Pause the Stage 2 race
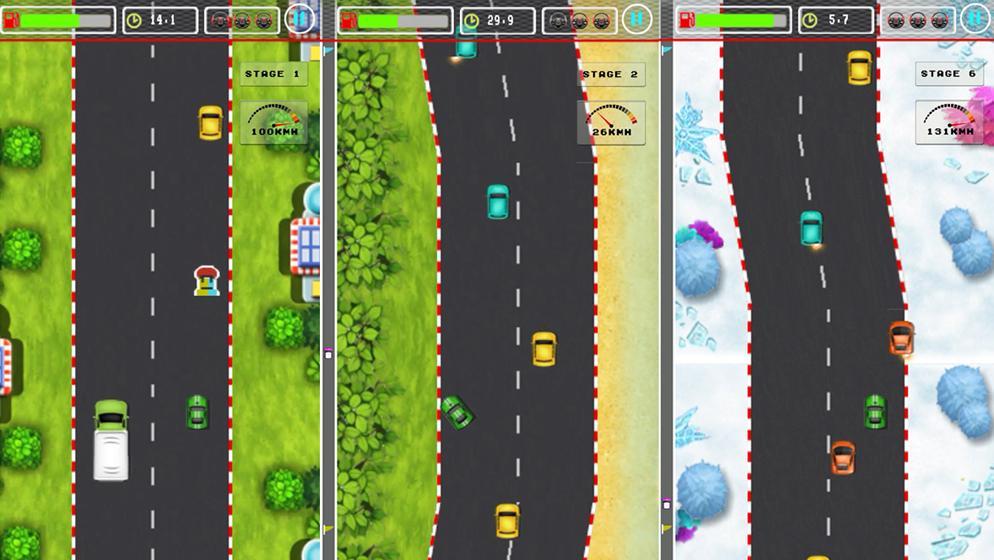 pyautogui.click(x=636, y=19)
